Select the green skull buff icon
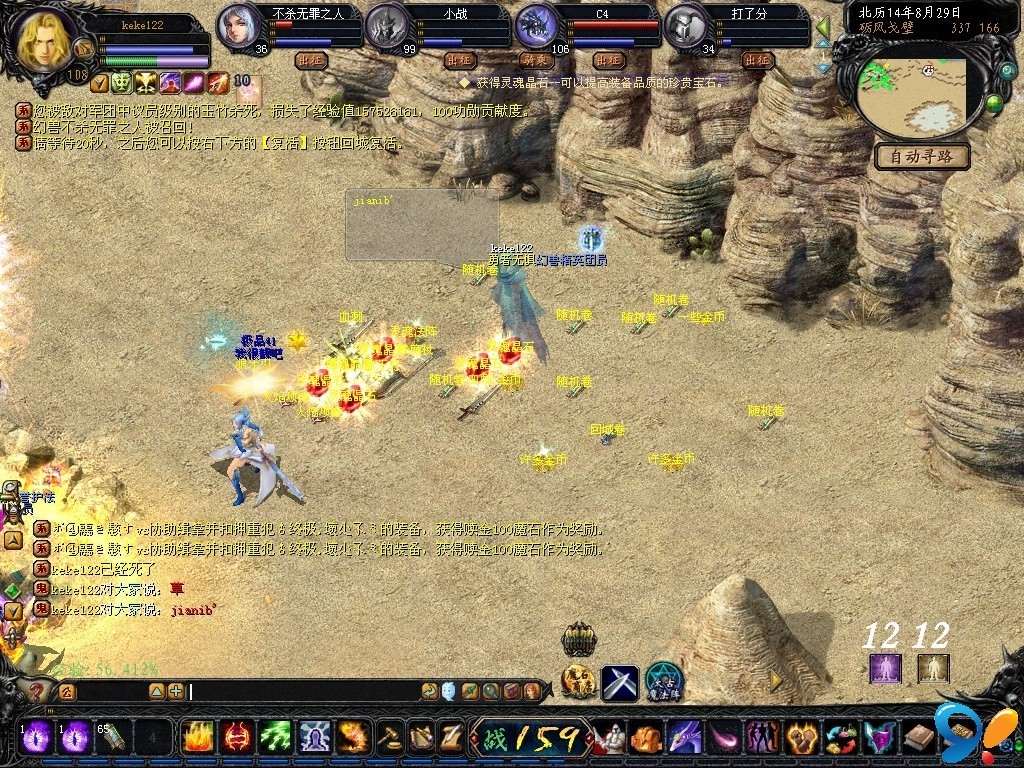This screenshot has height=768, width=1024. [121, 83]
